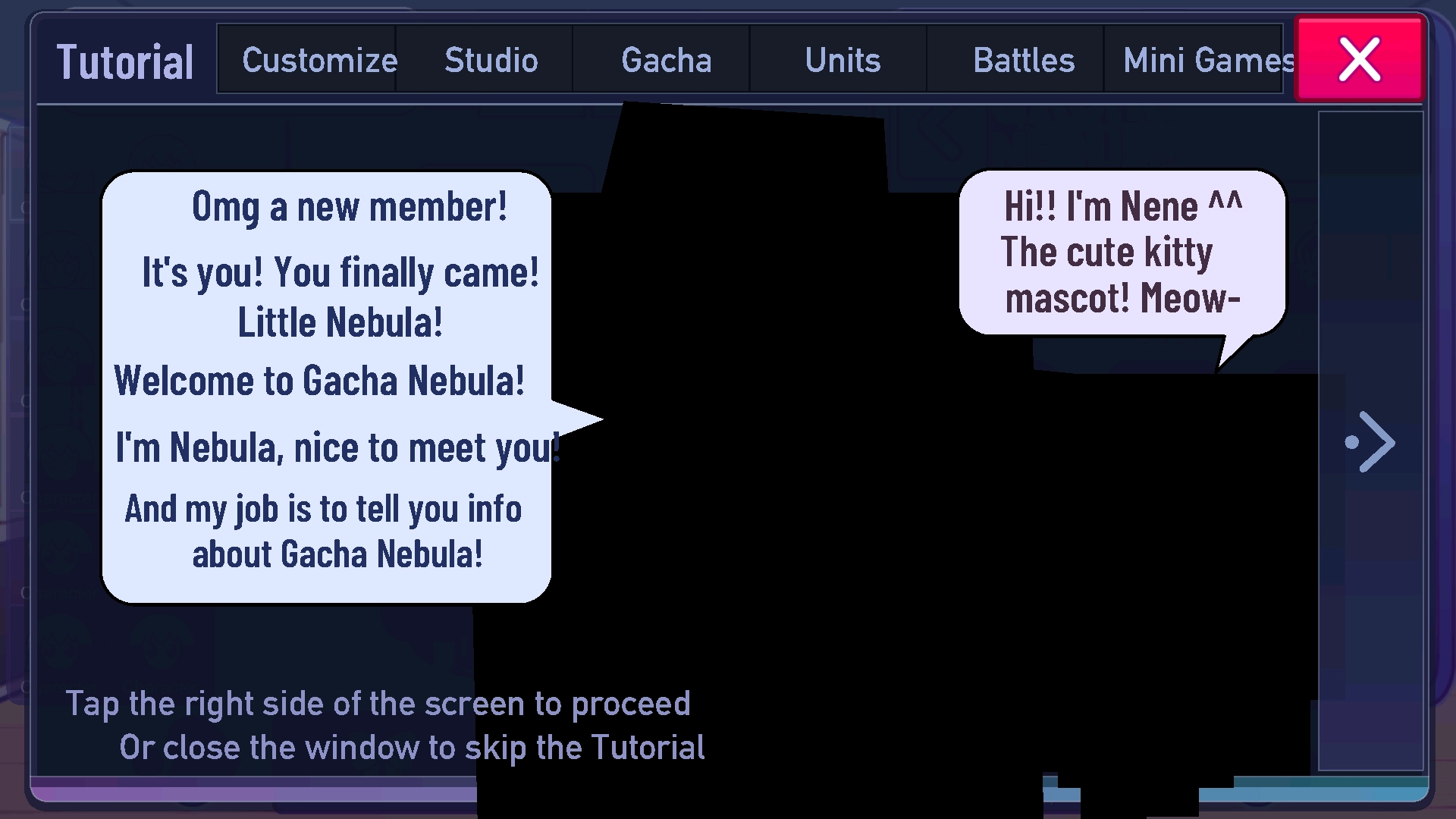Click the 'Tap the right side' hint text
The width and height of the screenshot is (1456, 819).
coord(378,703)
